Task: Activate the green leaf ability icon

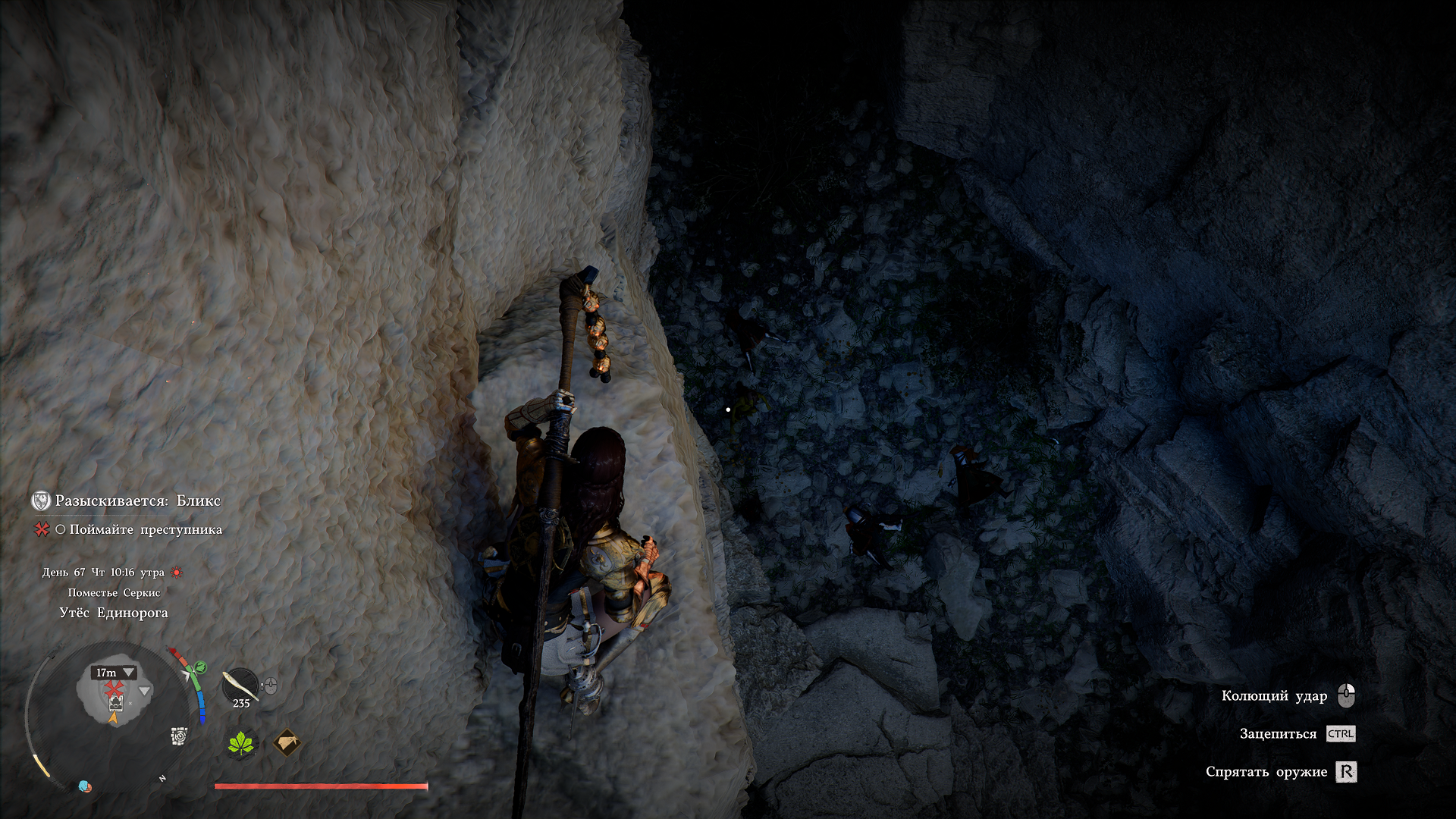Action: tap(242, 743)
